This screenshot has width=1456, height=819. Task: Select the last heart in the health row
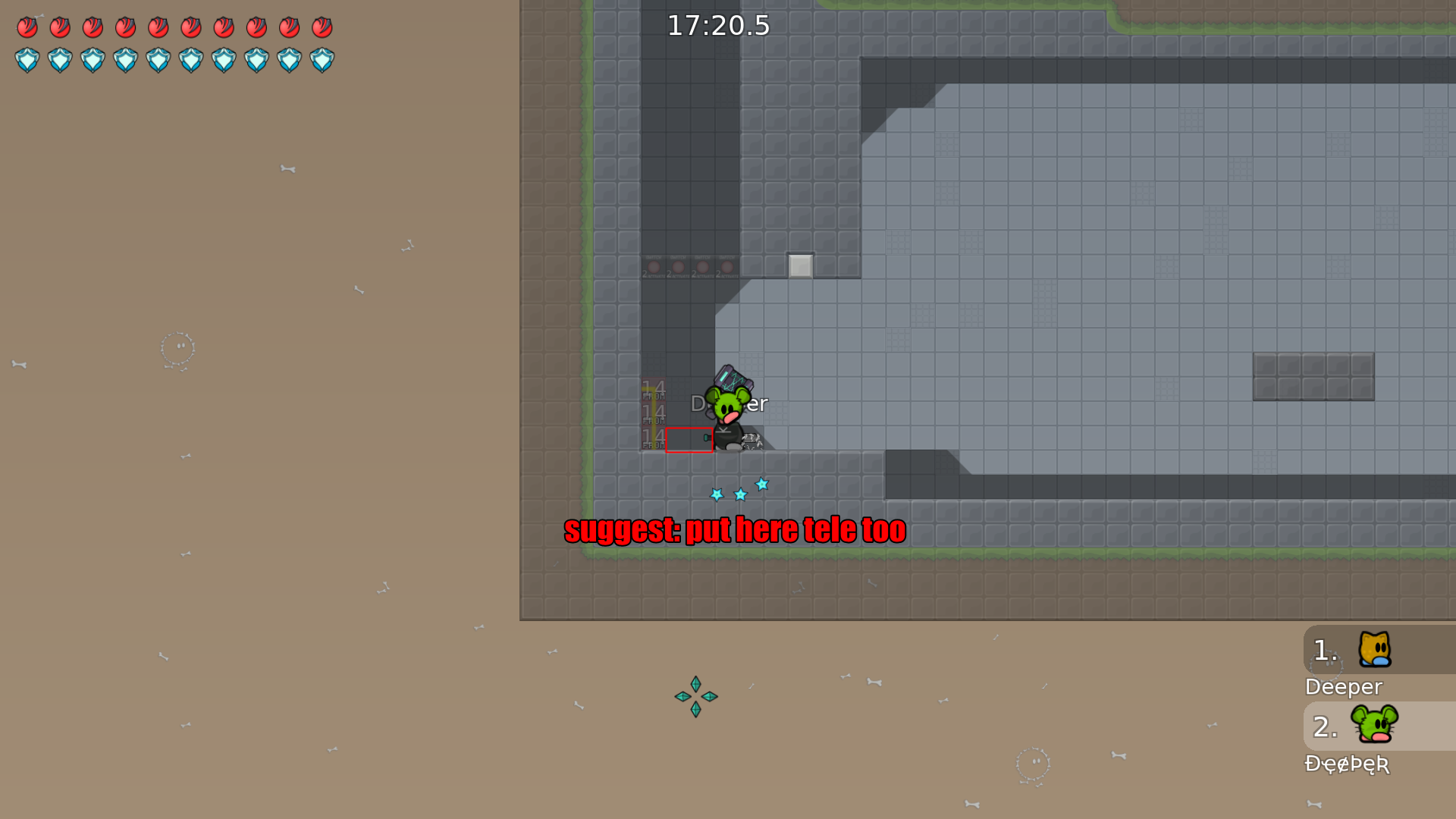click(322, 28)
